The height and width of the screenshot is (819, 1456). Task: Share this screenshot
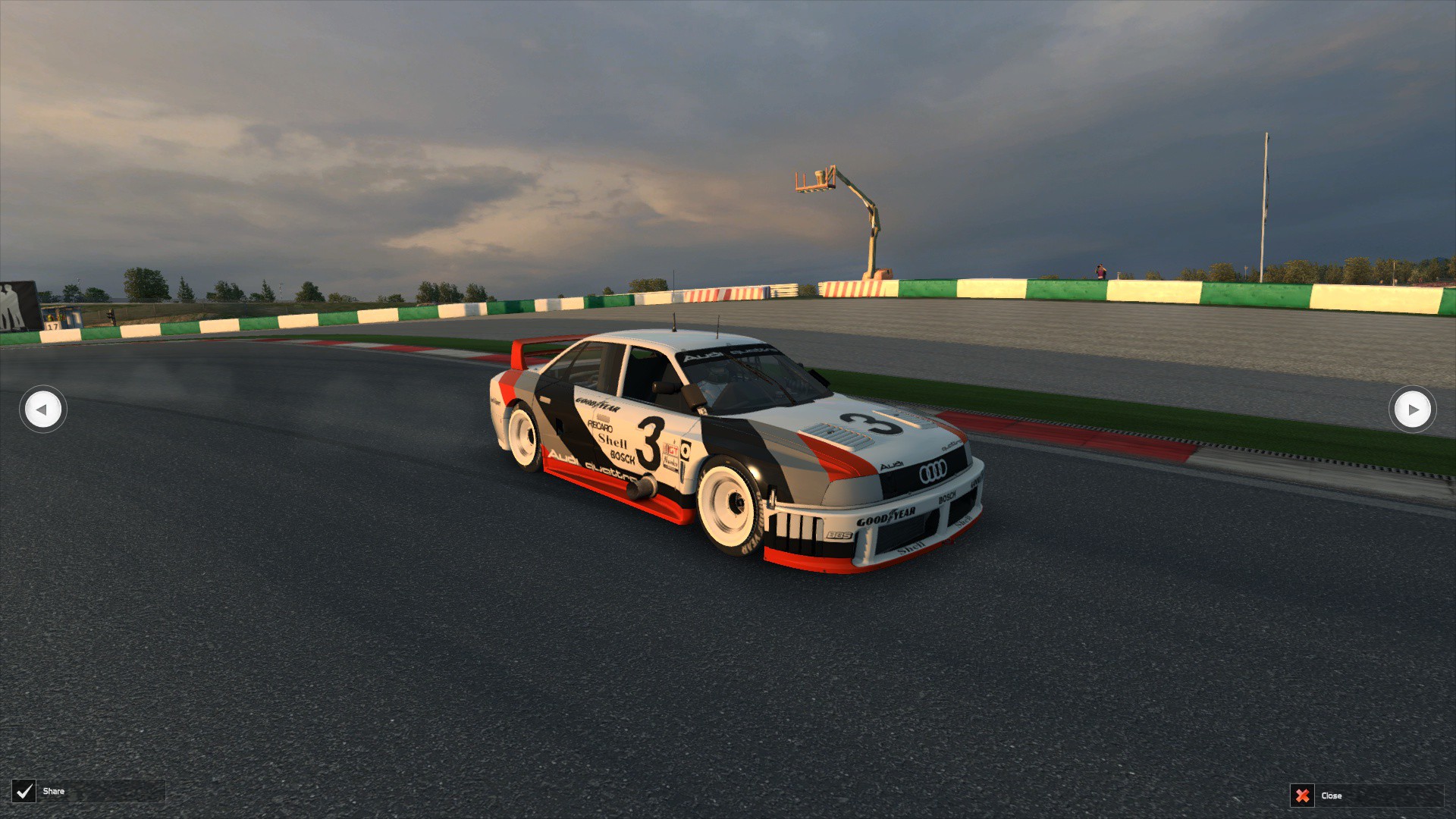click(25, 792)
